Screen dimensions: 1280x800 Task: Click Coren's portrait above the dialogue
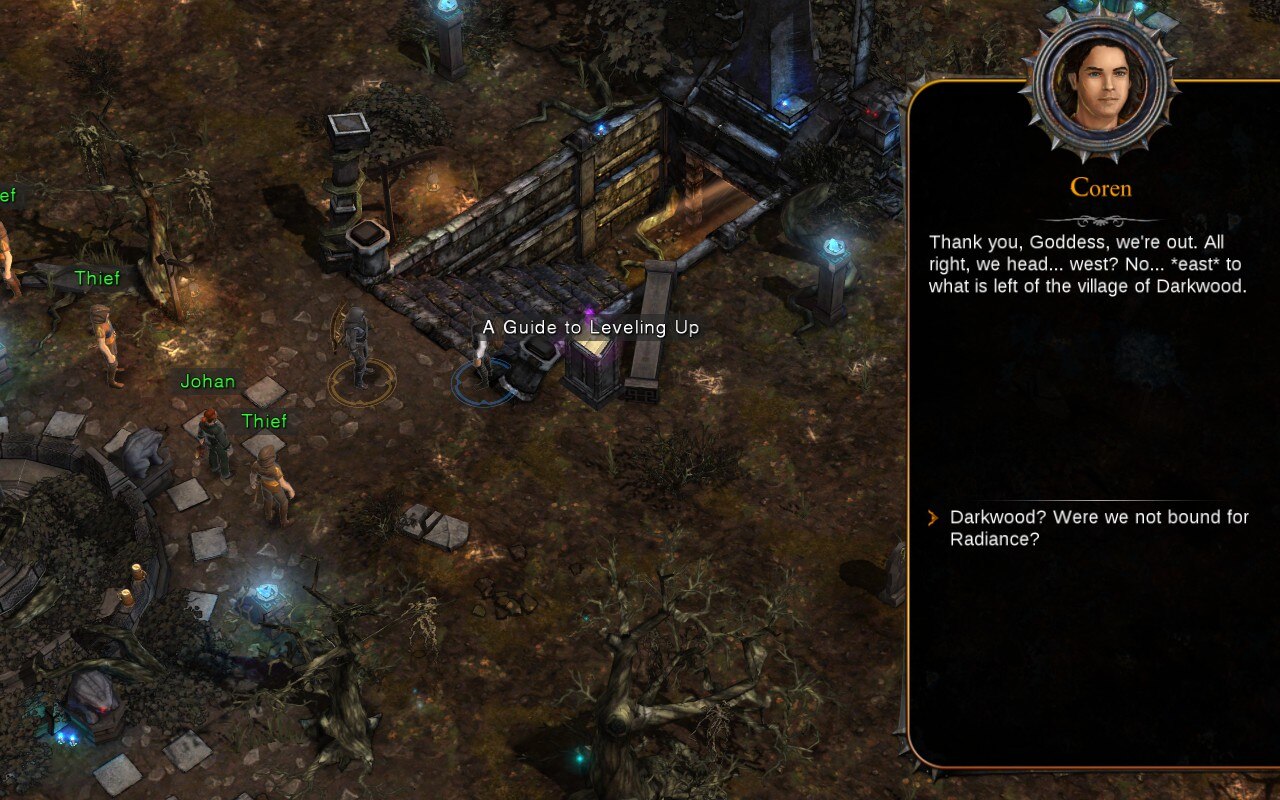pyautogui.click(x=1100, y=82)
